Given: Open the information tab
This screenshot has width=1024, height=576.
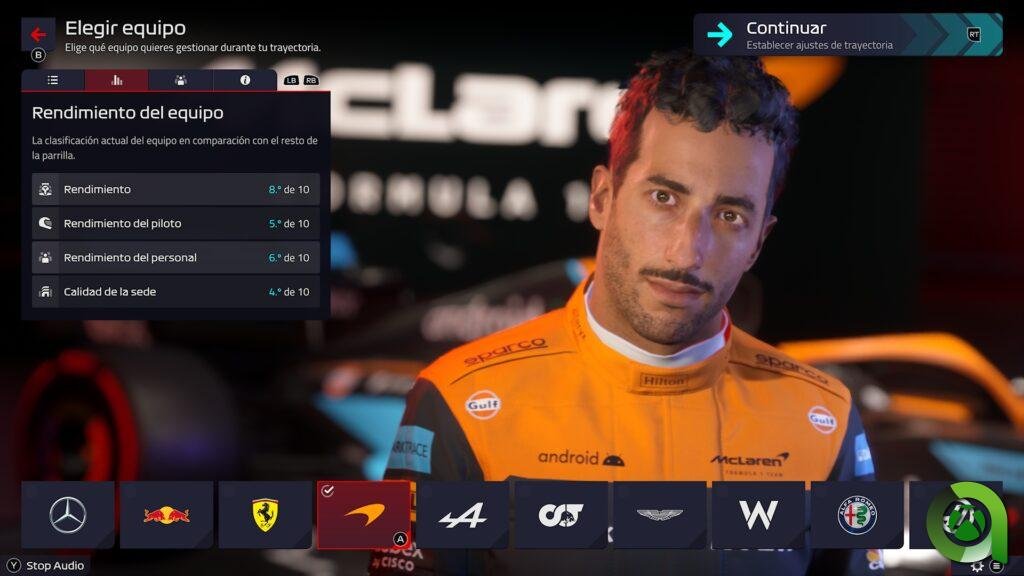Looking at the screenshot, I should point(245,80).
